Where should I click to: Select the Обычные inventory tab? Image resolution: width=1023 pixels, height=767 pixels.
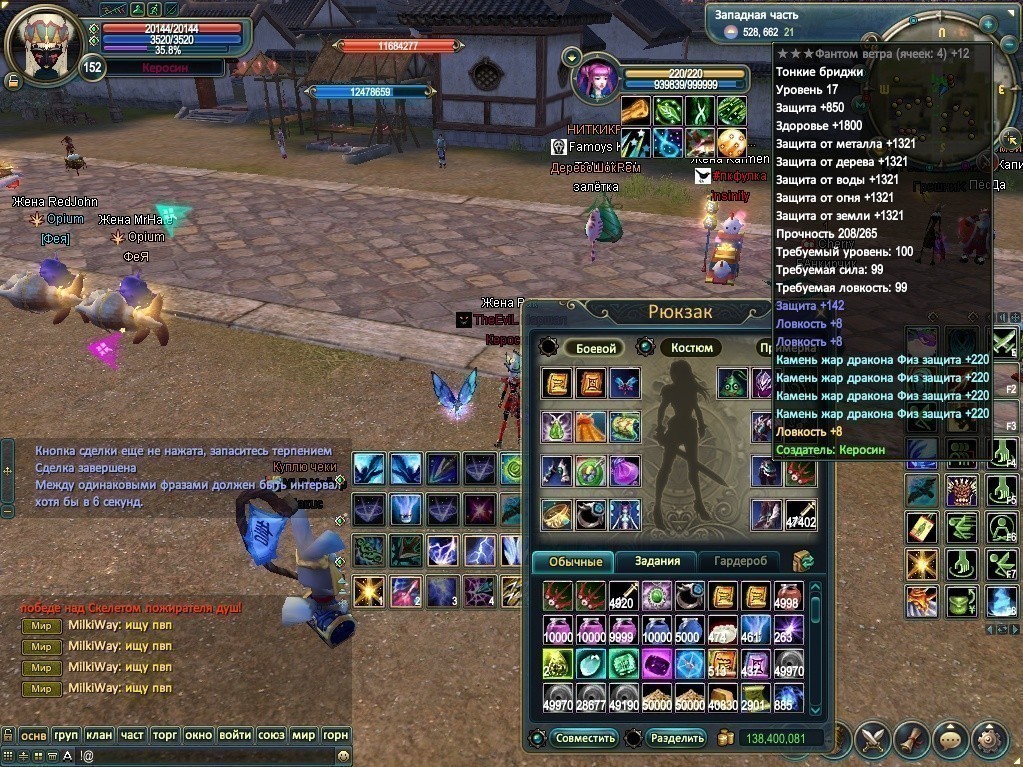pyautogui.click(x=574, y=561)
